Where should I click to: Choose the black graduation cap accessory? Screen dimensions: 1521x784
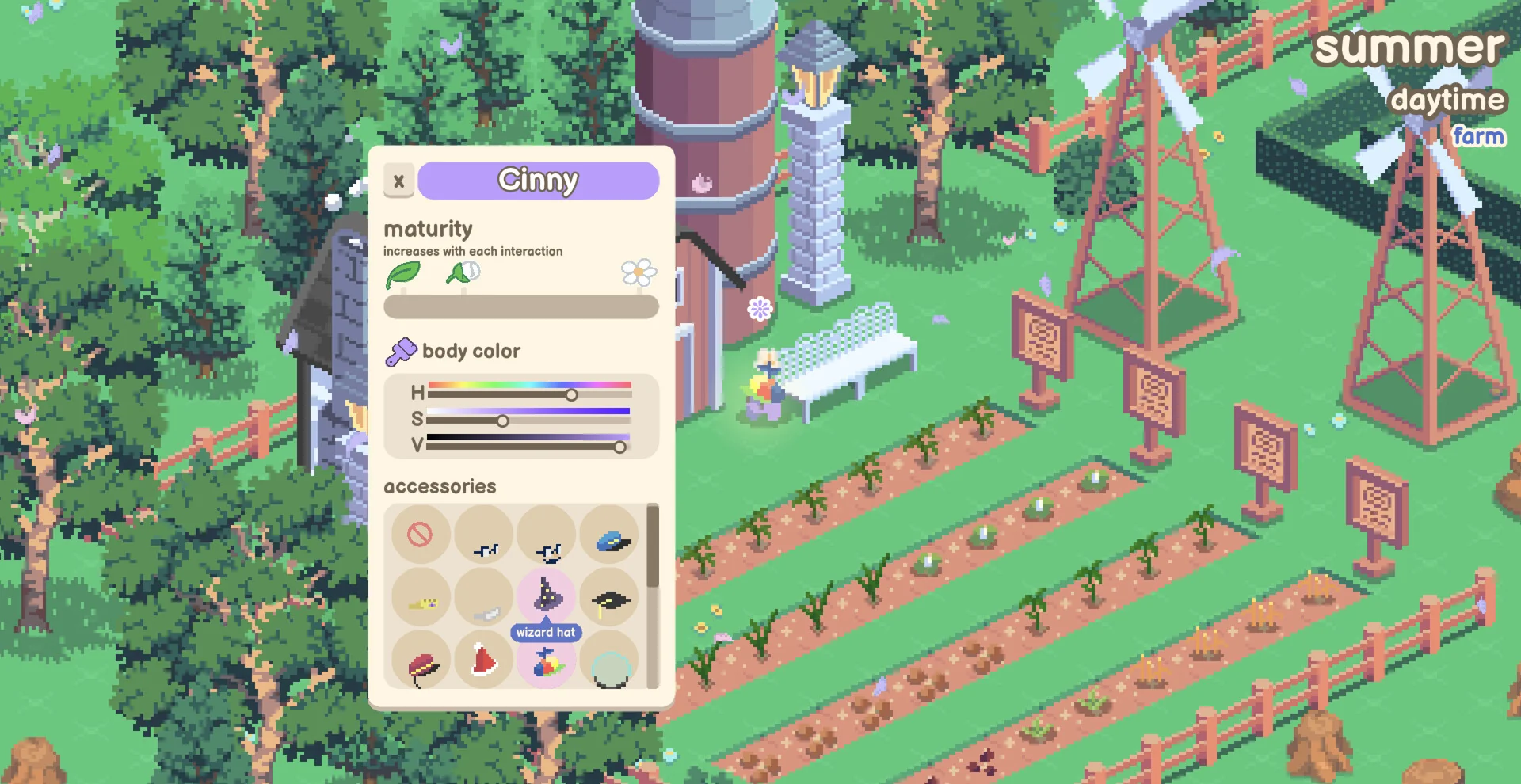pos(611,600)
